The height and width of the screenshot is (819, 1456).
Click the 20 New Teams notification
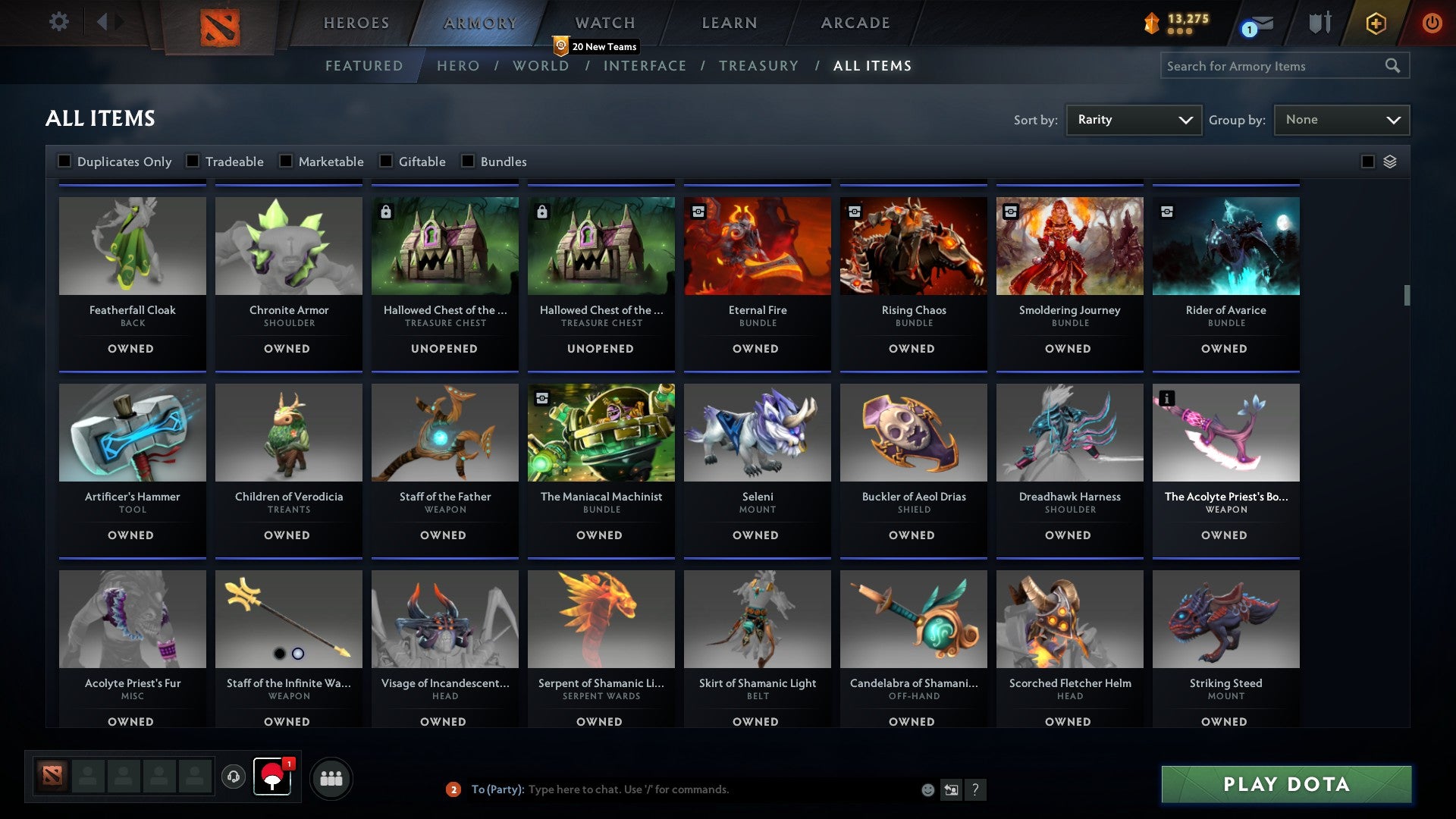pyautogui.click(x=597, y=46)
